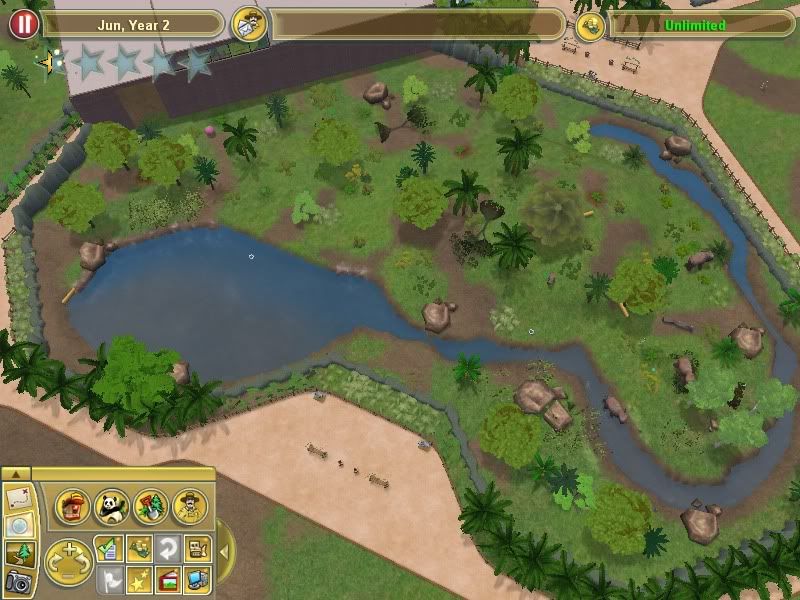Viewport: 800px width, 600px height.
Task: Select the shovel and trees biome tool
Action: pyautogui.click(x=150, y=507)
